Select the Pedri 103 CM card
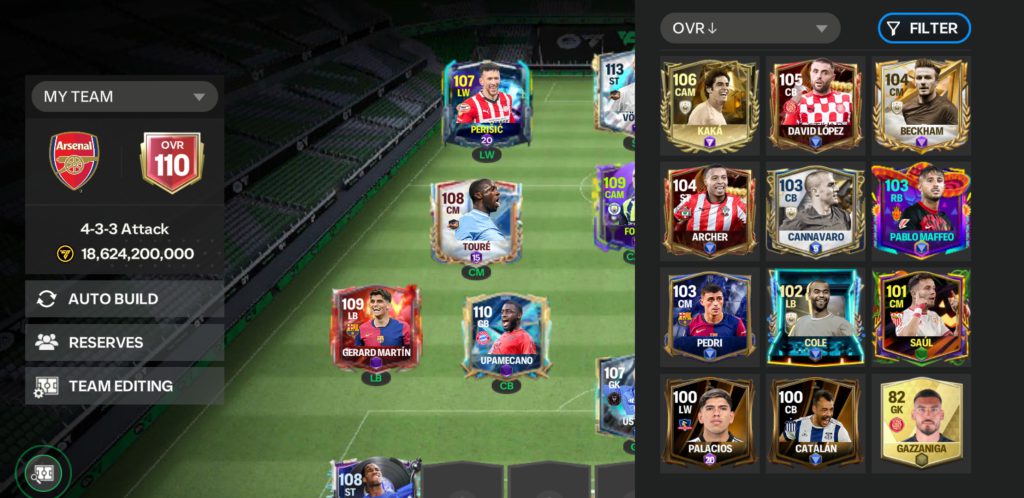The width and height of the screenshot is (1024, 498). [x=709, y=316]
